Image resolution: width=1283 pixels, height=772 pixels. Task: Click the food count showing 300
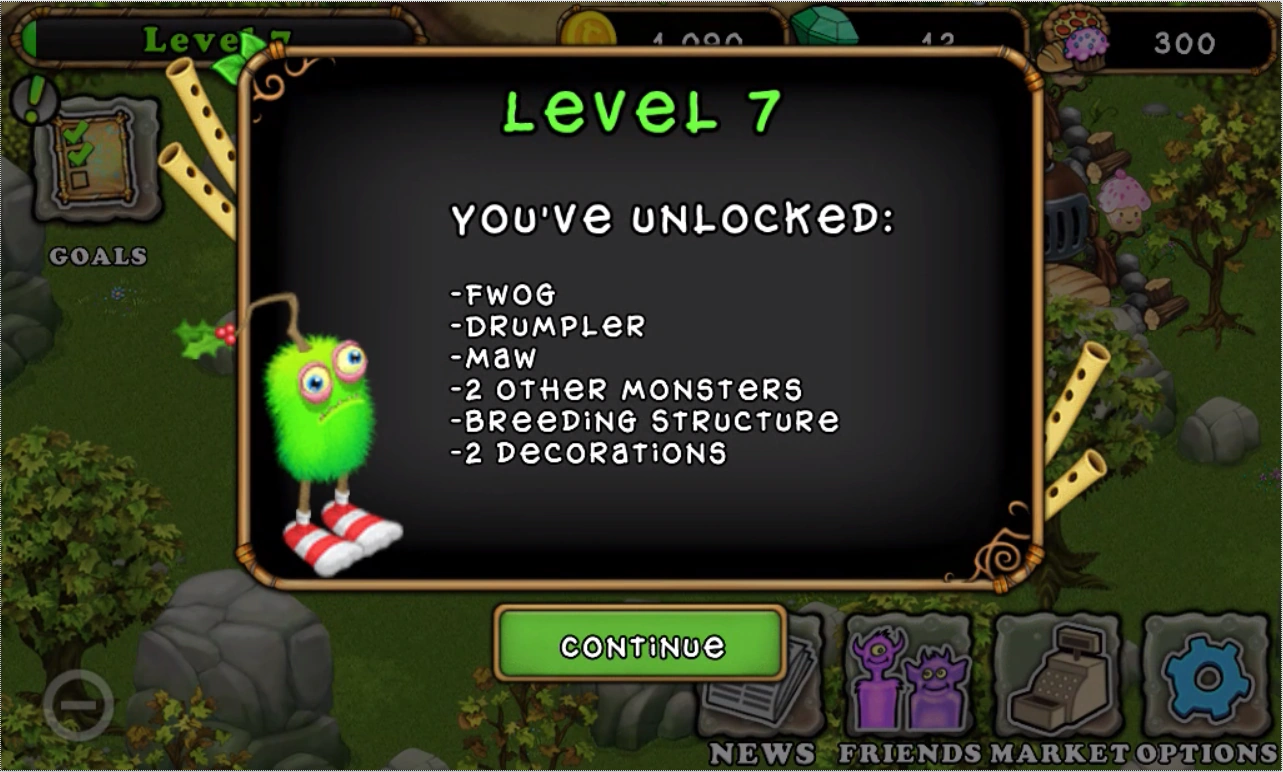[1183, 43]
